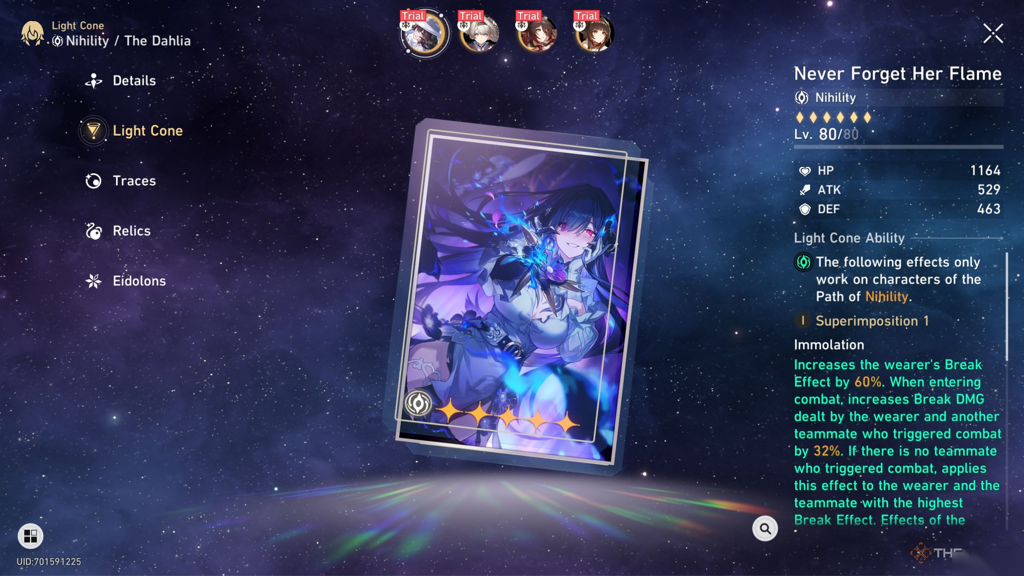Close the character screen with the X
1024x576 pixels.
(x=992, y=33)
